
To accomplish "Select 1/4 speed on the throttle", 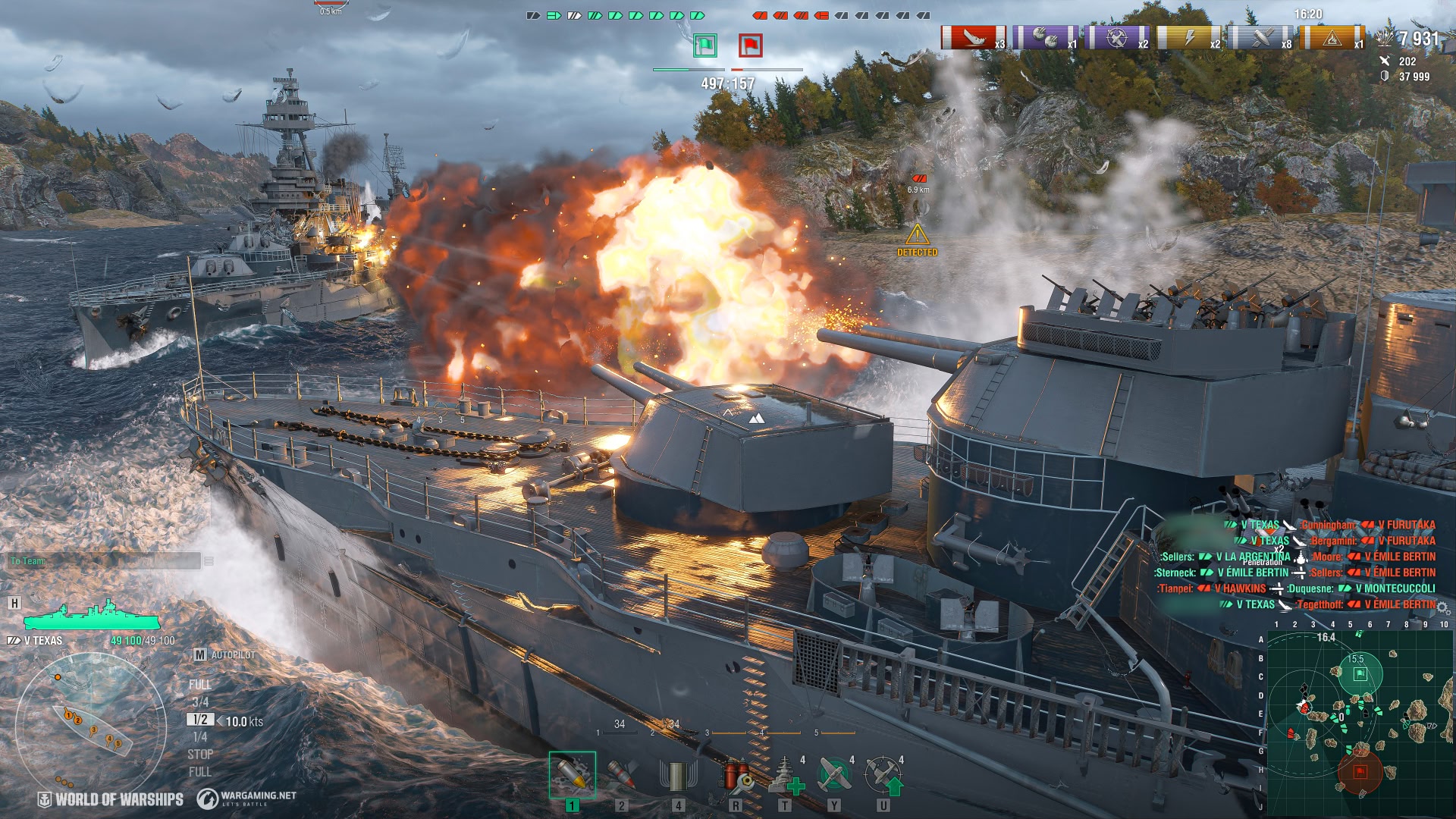I will (200, 737).
